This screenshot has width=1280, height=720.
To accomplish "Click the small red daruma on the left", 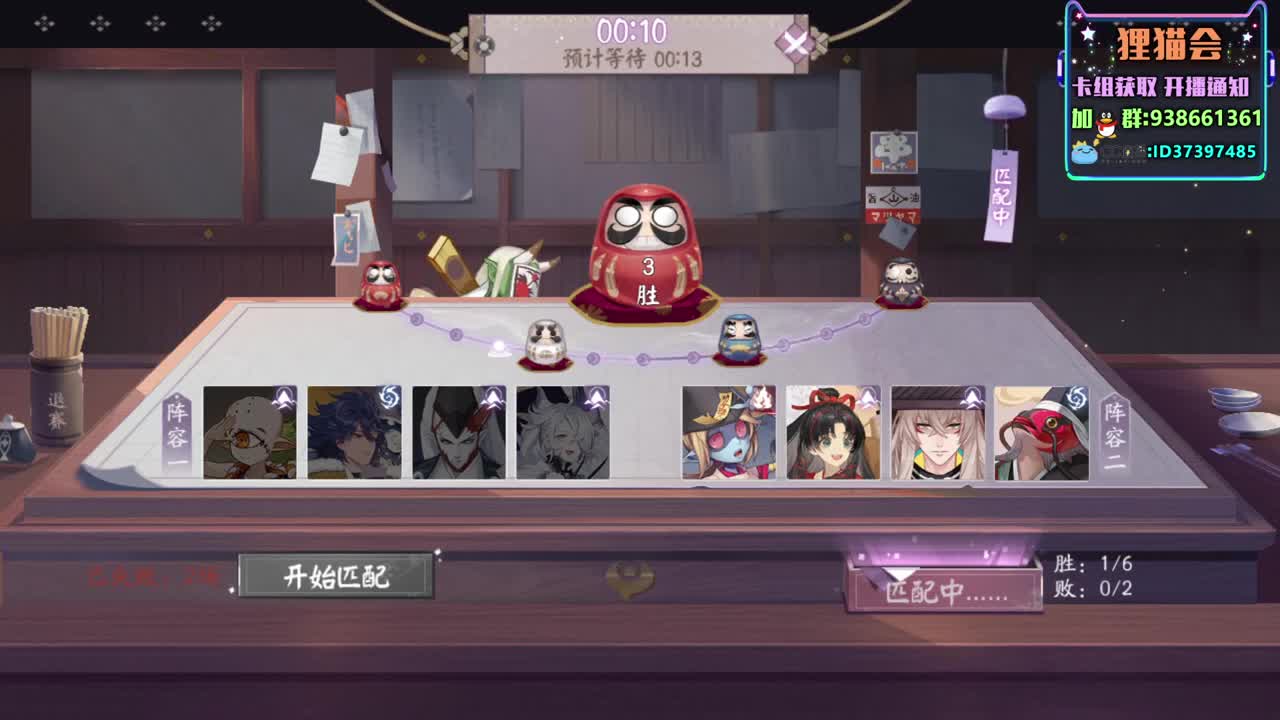I will (378, 282).
